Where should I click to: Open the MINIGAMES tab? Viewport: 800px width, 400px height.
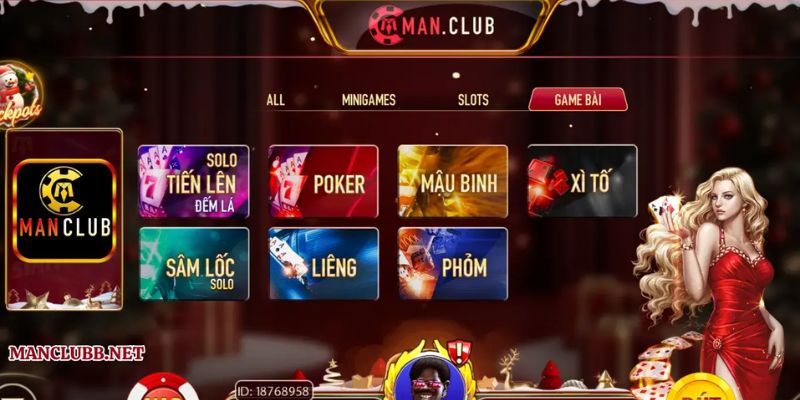[368, 100]
